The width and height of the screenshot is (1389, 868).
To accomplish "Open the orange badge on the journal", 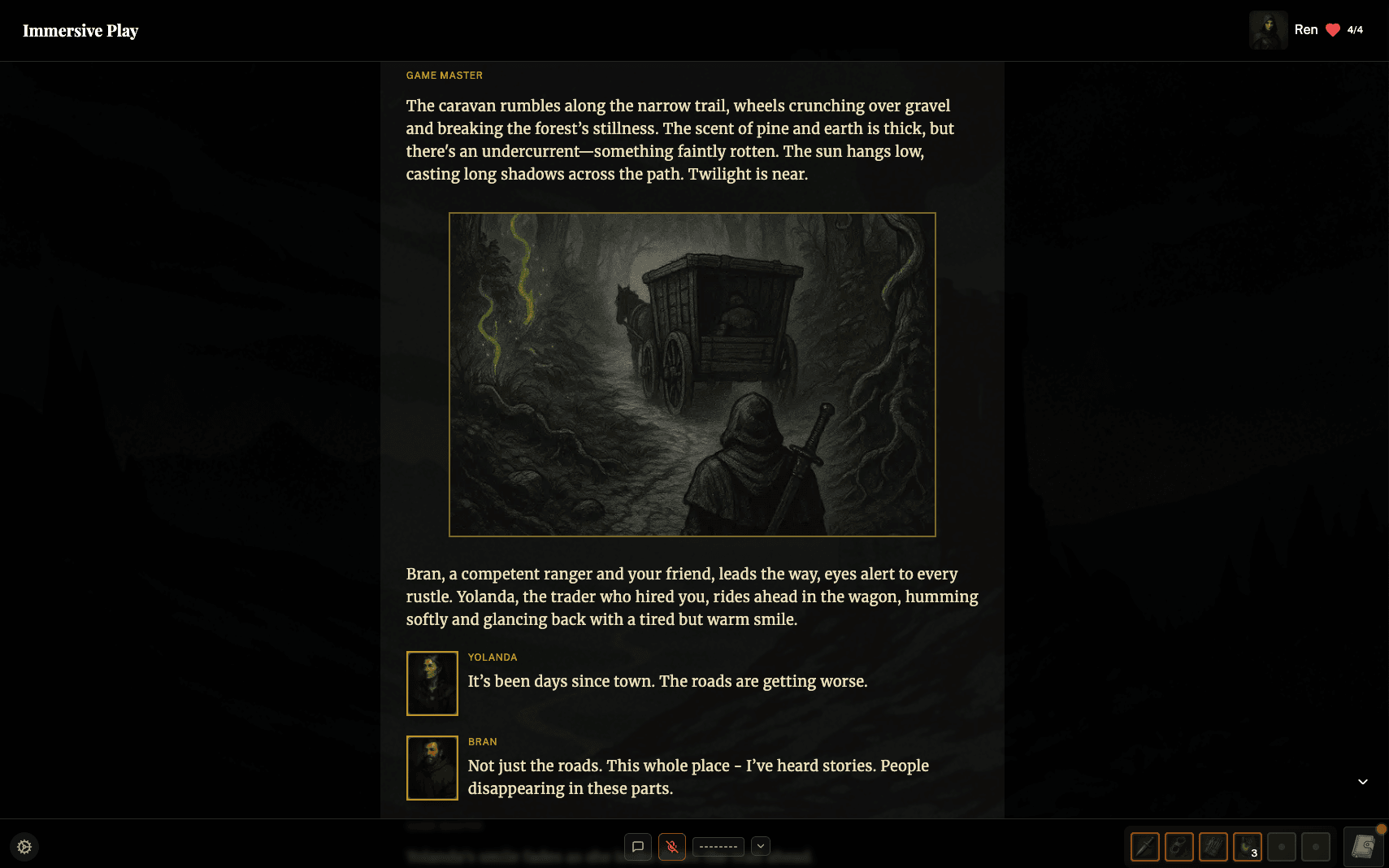I will coord(1379,828).
